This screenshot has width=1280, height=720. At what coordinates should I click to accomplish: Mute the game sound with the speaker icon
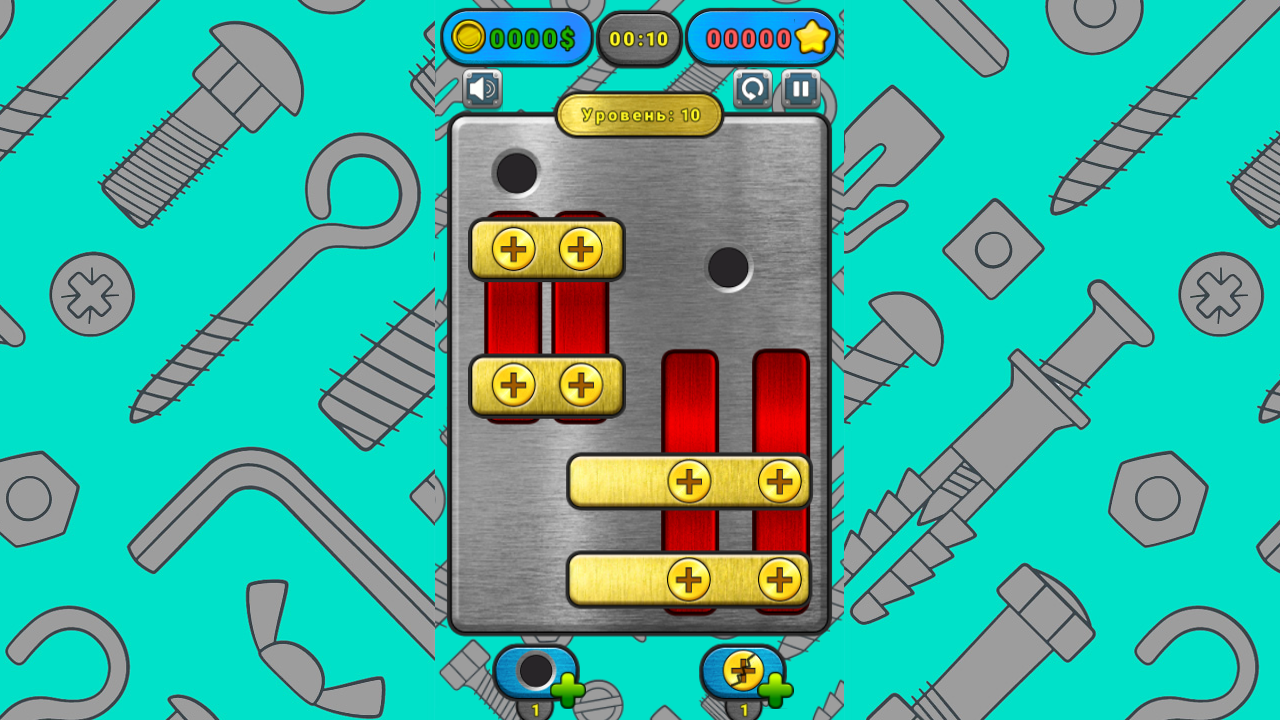point(481,90)
